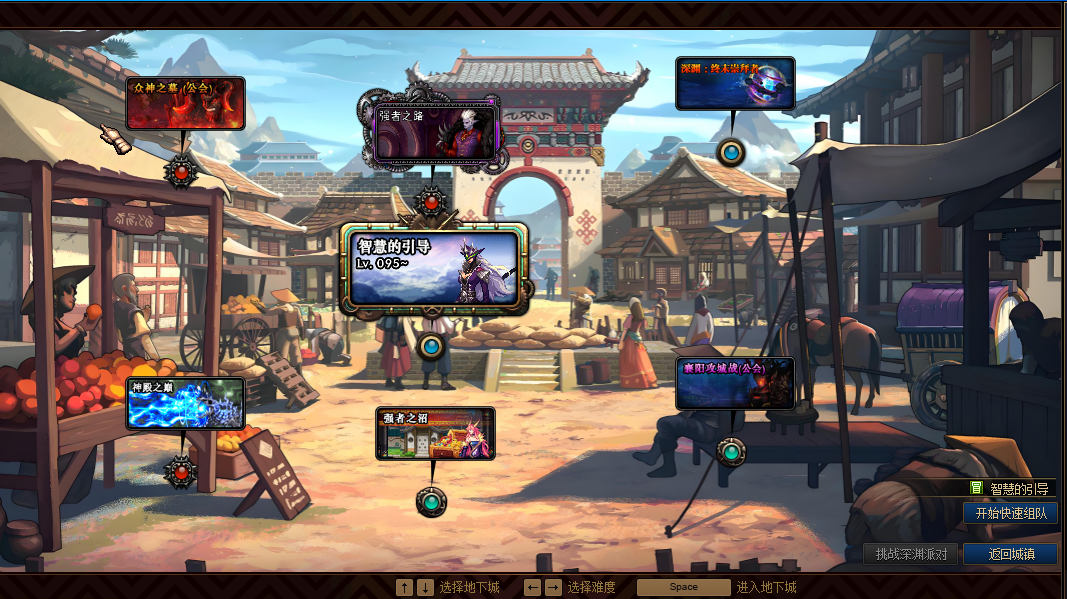Choose the 强者之路 dungeon card

point(435,131)
